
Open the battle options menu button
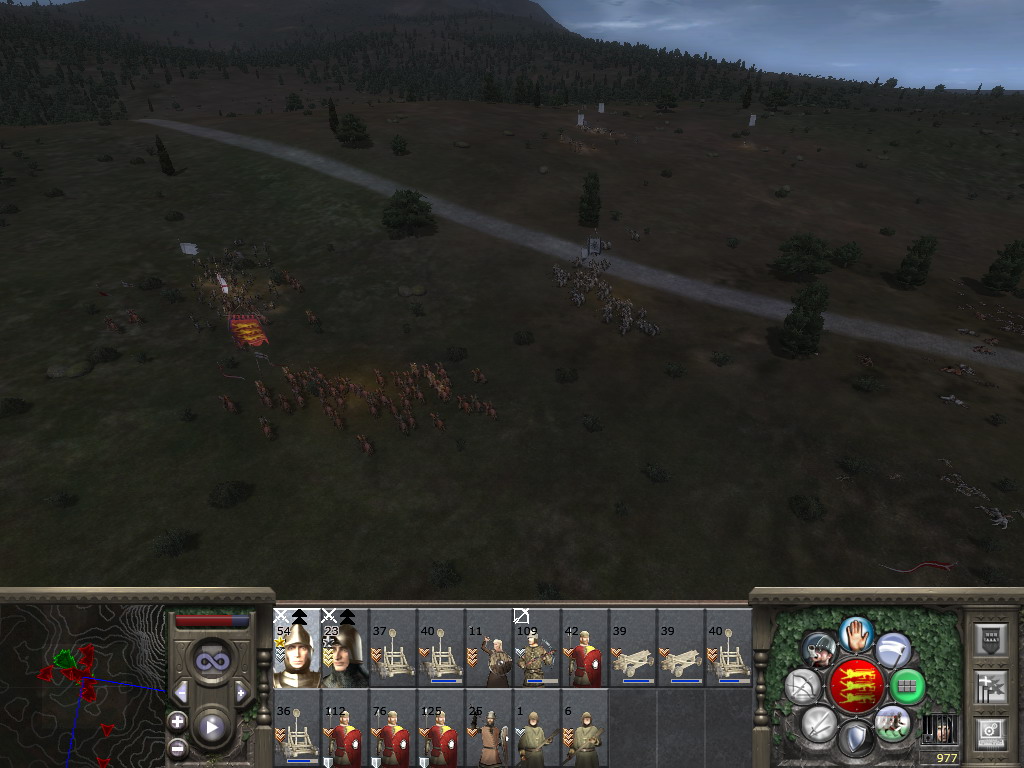pos(989,730)
